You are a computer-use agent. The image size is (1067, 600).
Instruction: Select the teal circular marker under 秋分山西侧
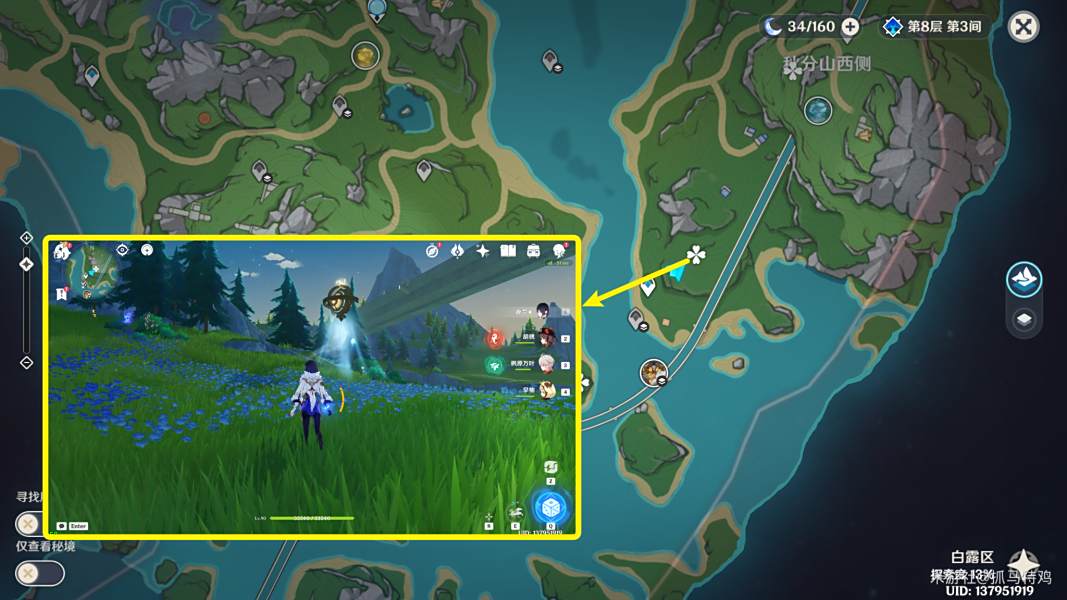click(818, 109)
